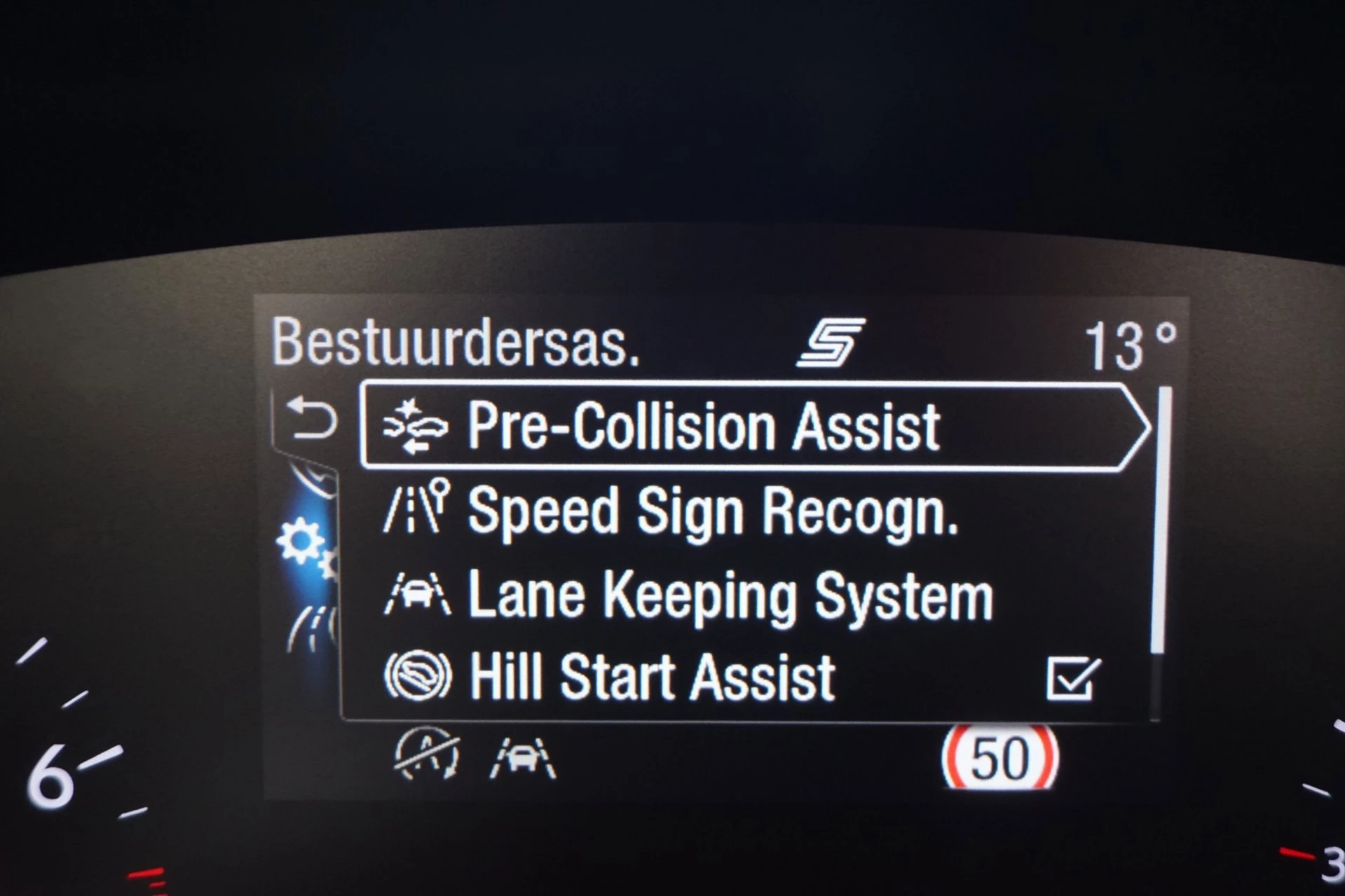The height and width of the screenshot is (896, 1345).
Task: Go back with the return arrow
Action: tap(313, 418)
